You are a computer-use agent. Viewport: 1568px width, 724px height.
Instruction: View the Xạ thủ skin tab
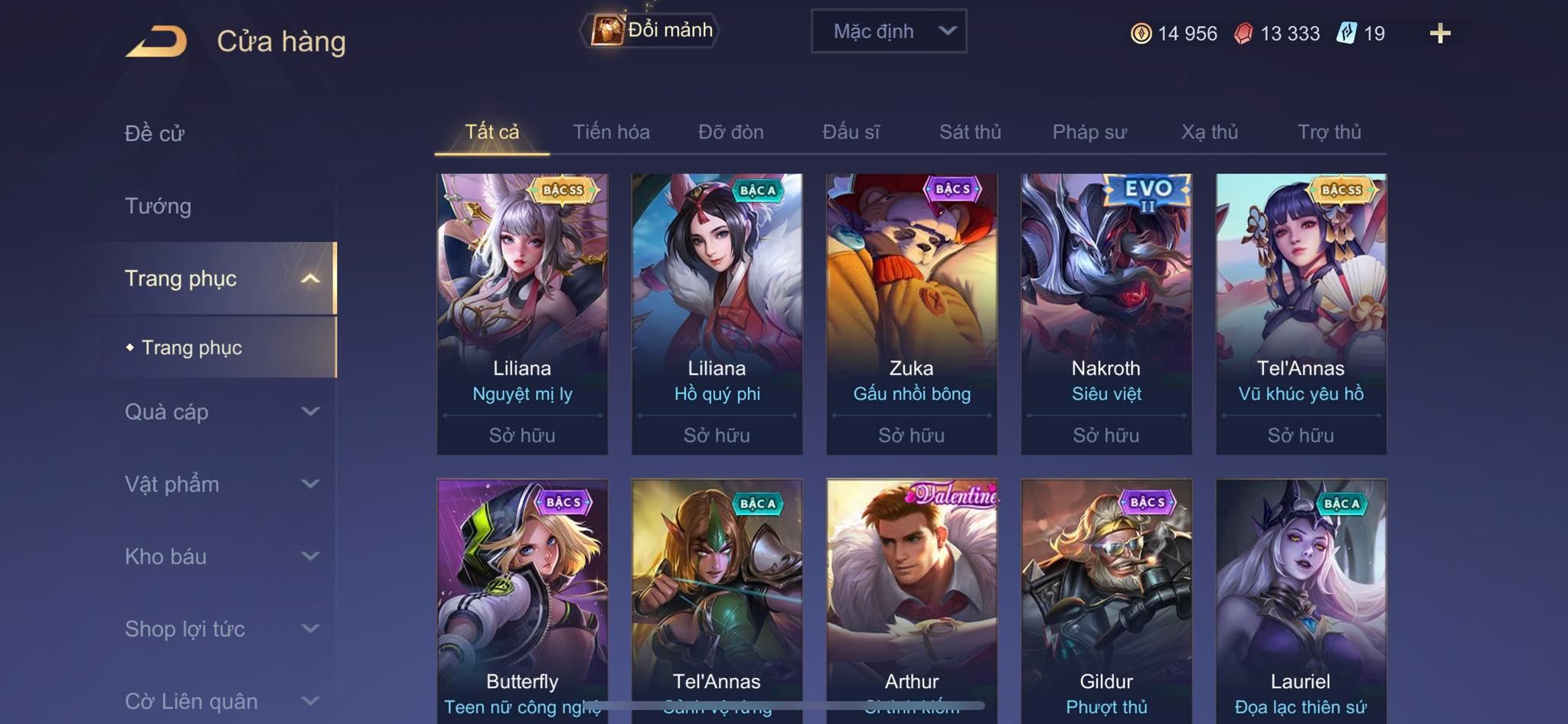point(1209,132)
